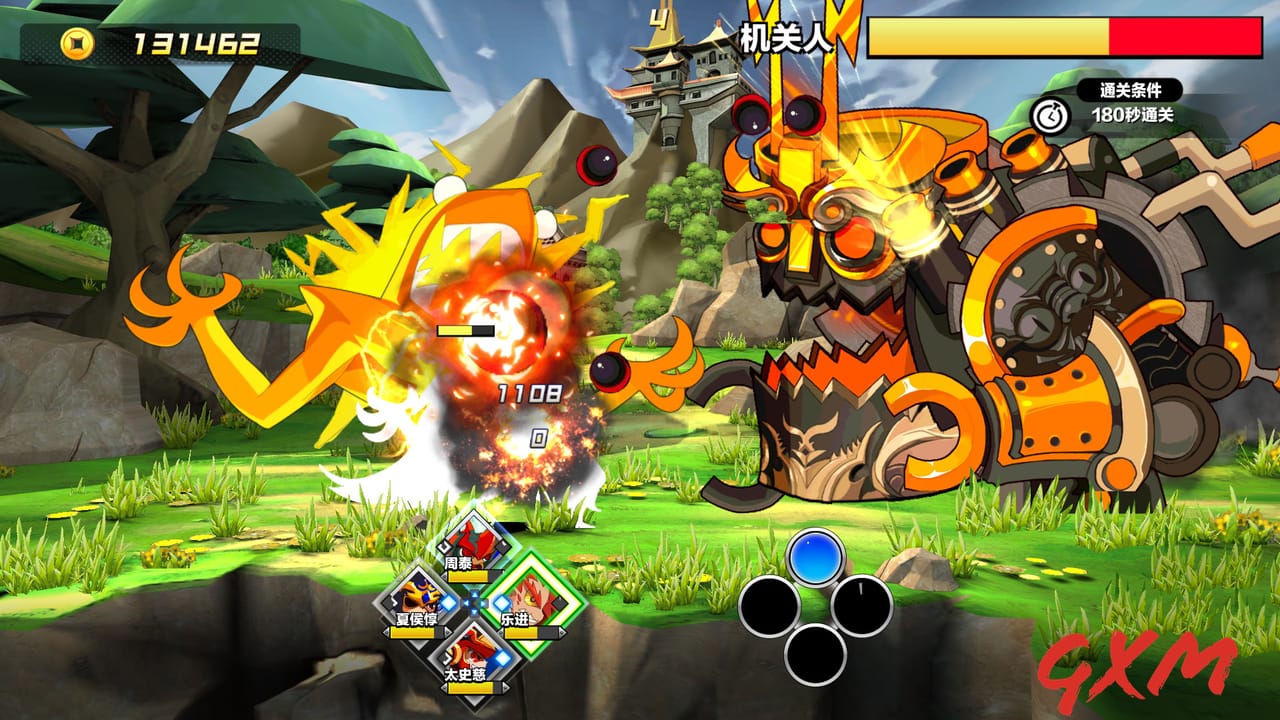Expand 乐进's energy bar arrow
The height and width of the screenshot is (720, 1280).
tap(561, 634)
